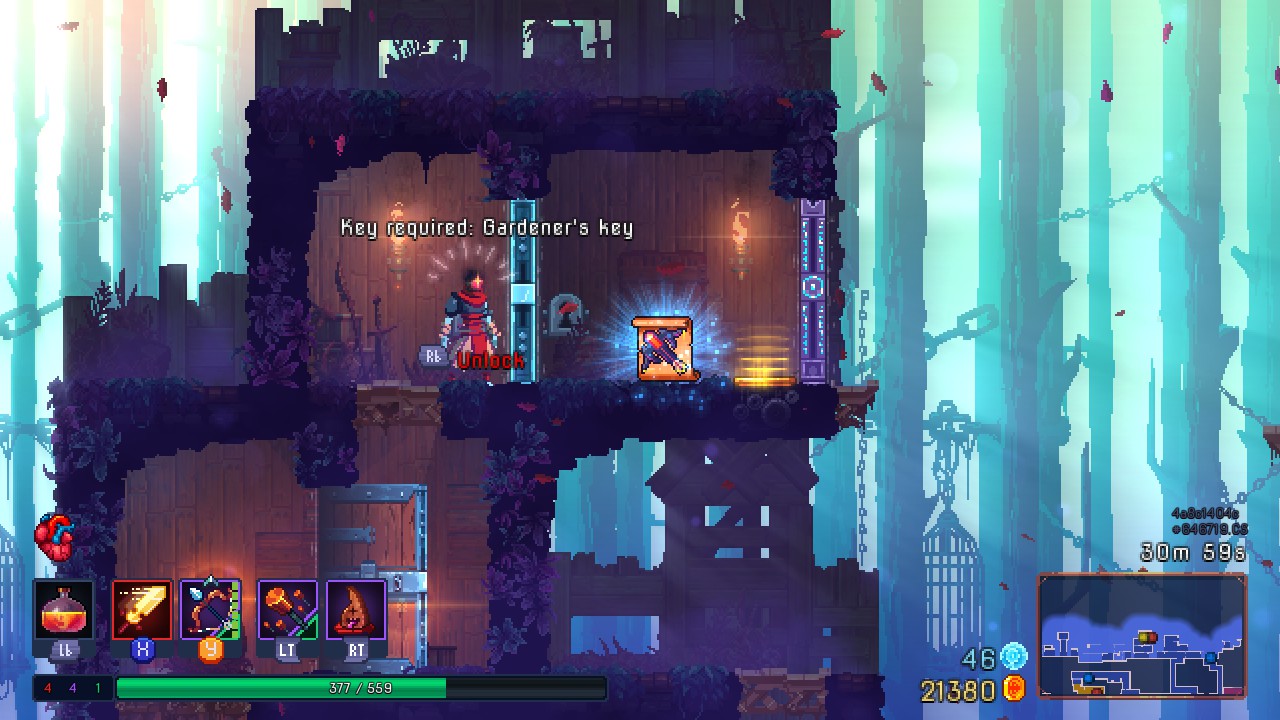Select the bow weapon slot
Image resolution: width=1280 pixels, height=720 pixels.
click(x=211, y=610)
